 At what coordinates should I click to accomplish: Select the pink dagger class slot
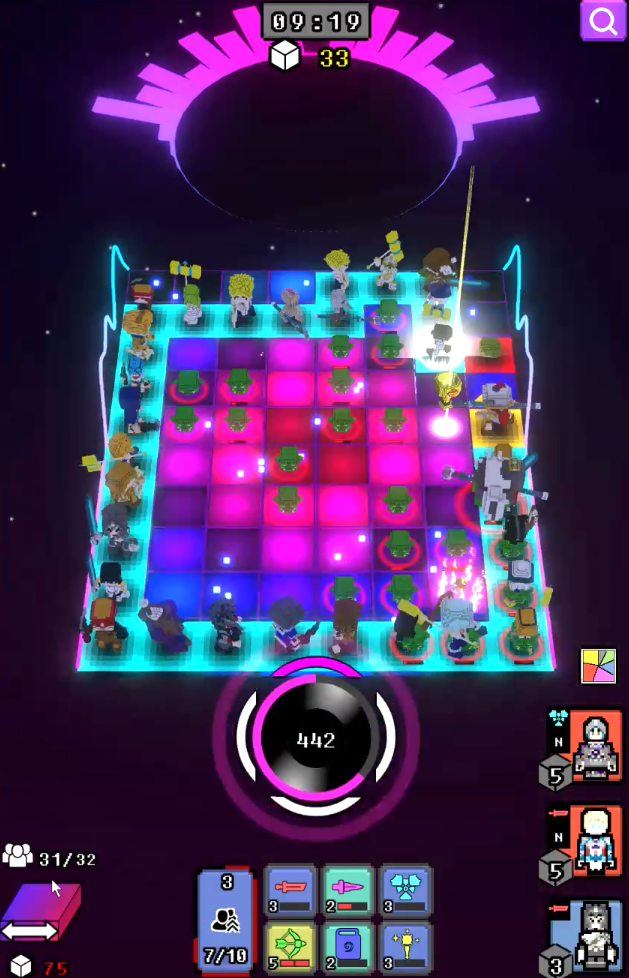click(348, 890)
